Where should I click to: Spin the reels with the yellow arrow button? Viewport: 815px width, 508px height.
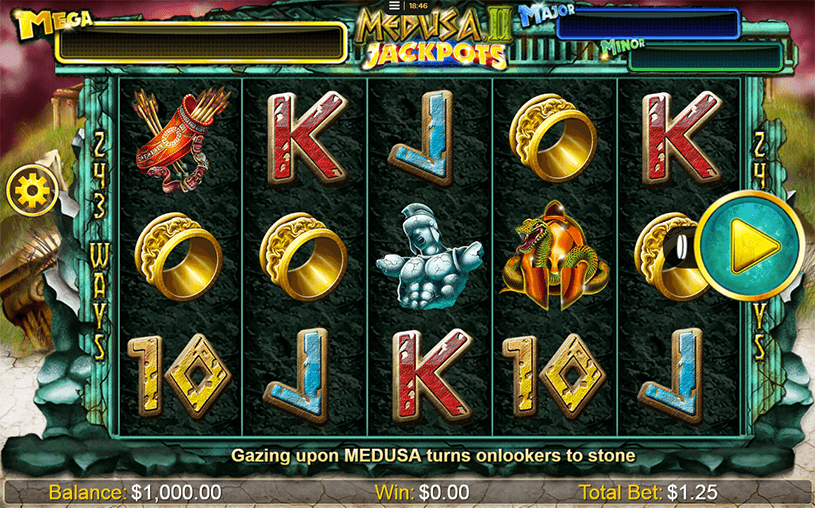[749, 245]
